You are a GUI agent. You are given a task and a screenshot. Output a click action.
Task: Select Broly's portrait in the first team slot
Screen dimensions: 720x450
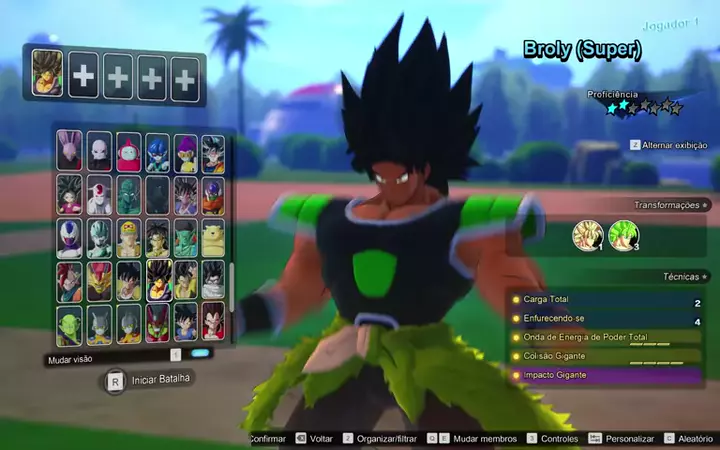47,74
